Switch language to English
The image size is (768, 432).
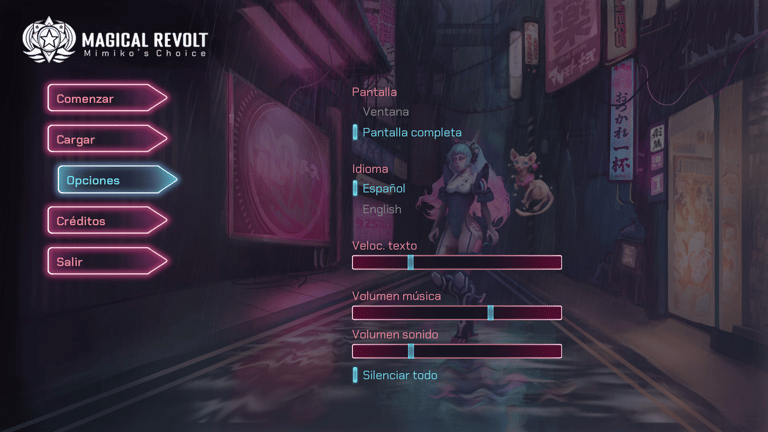pyautogui.click(x=381, y=209)
